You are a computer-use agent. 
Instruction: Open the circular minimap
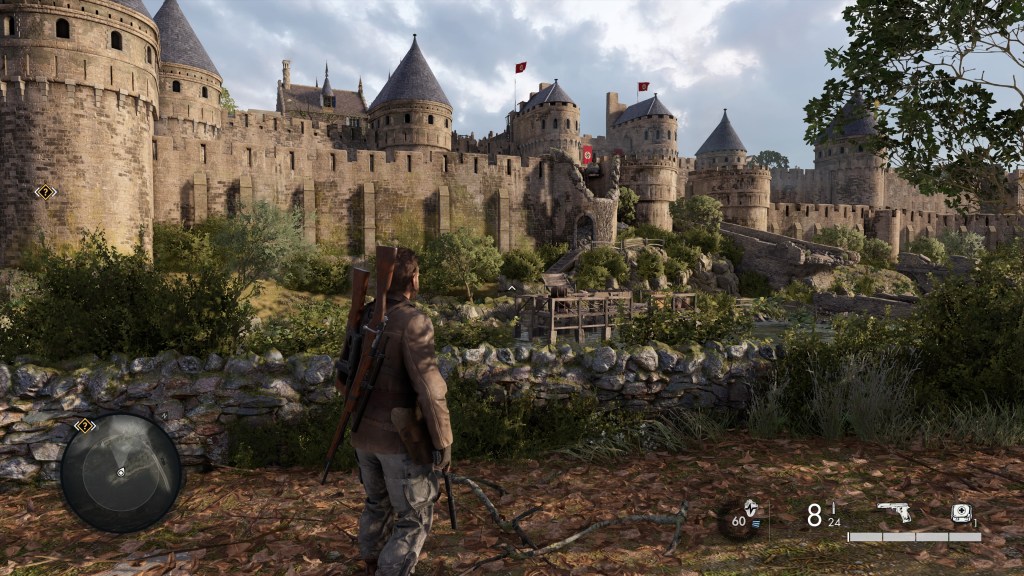point(121,473)
